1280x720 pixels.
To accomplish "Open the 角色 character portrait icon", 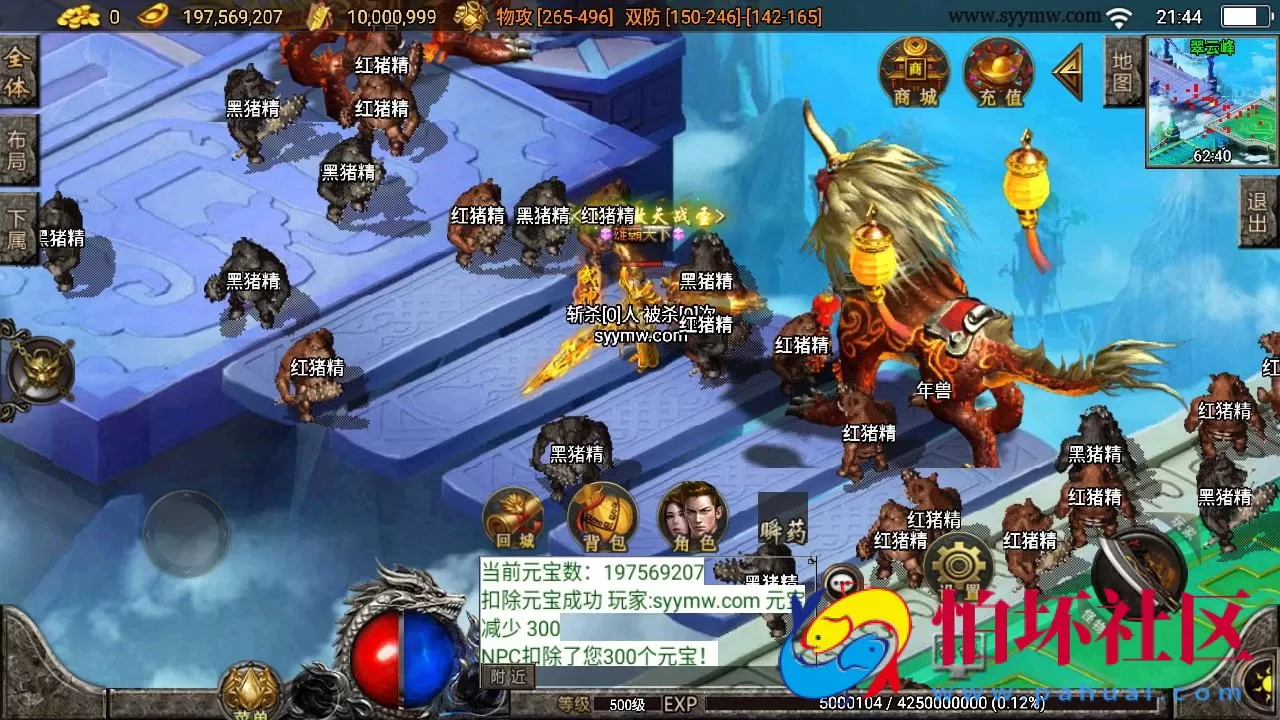I will point(694,519).
